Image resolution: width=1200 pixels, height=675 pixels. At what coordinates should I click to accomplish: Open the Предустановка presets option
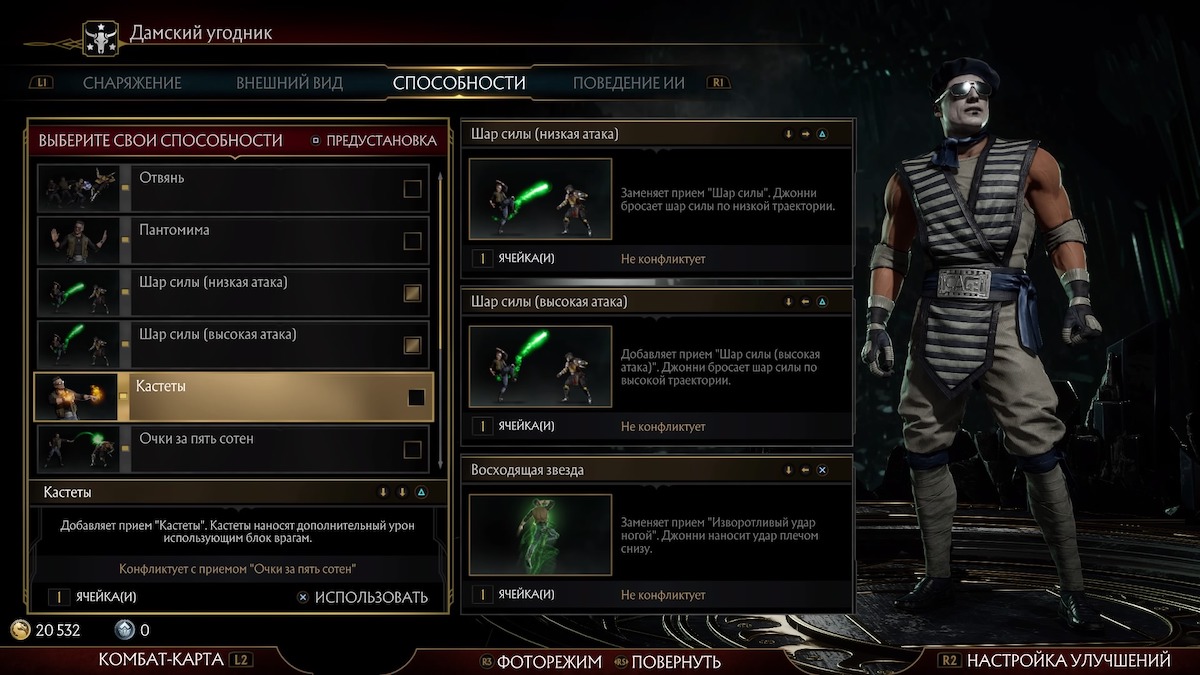373,141
